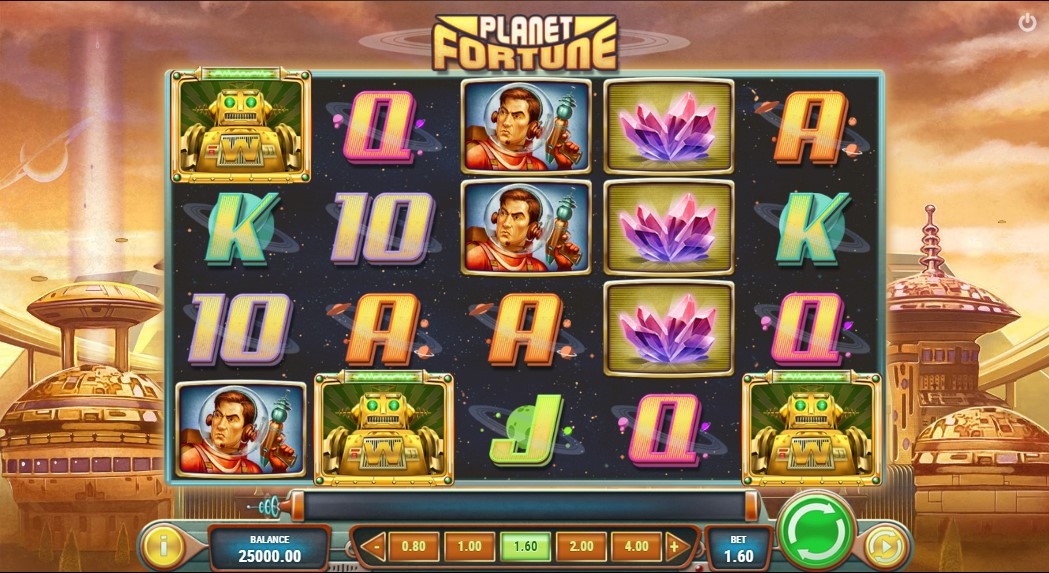Click the power icon to exit game
The width and height of the screenshot is (1049, 573).
click(x=1027, y=22)
